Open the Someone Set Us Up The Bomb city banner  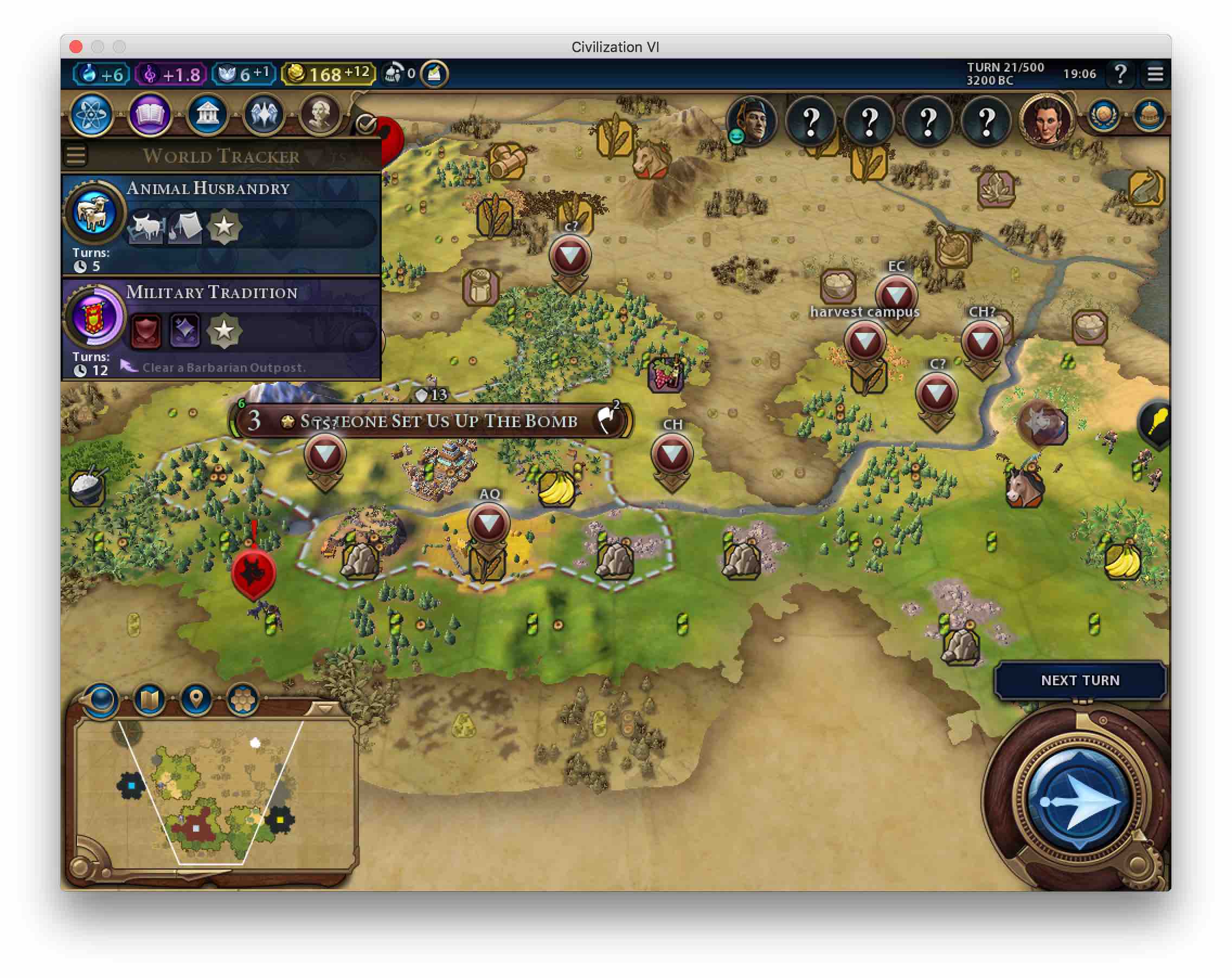pyautogui.click(x=438, y=421)
